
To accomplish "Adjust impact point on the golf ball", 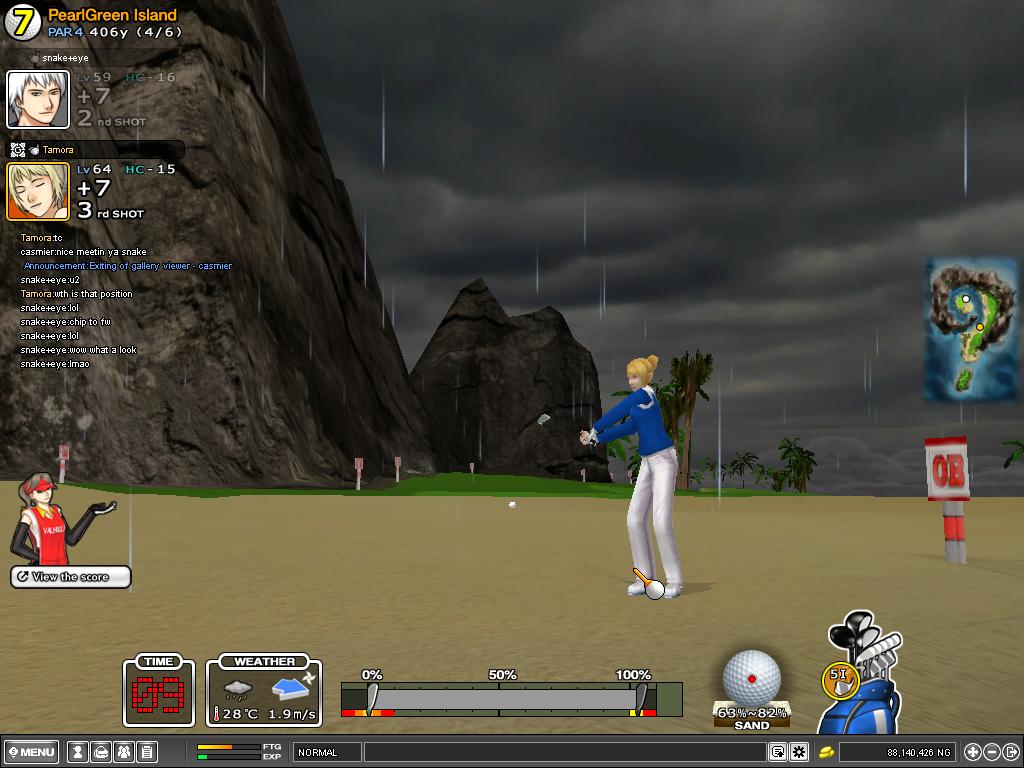I will [x=752, y=678].
